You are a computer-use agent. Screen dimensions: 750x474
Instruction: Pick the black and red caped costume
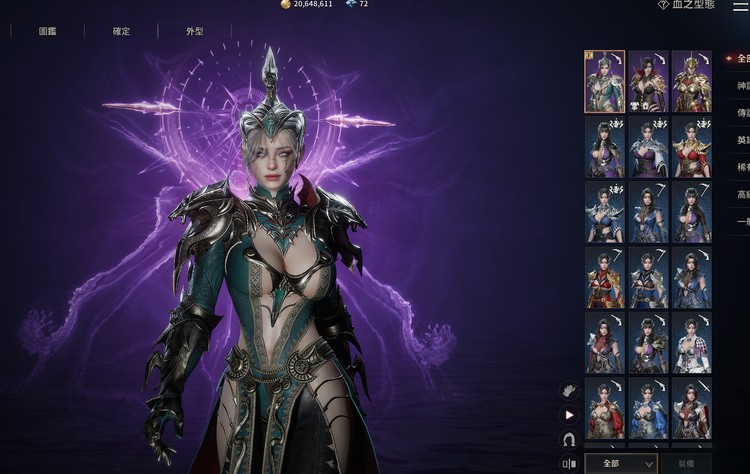648,81
